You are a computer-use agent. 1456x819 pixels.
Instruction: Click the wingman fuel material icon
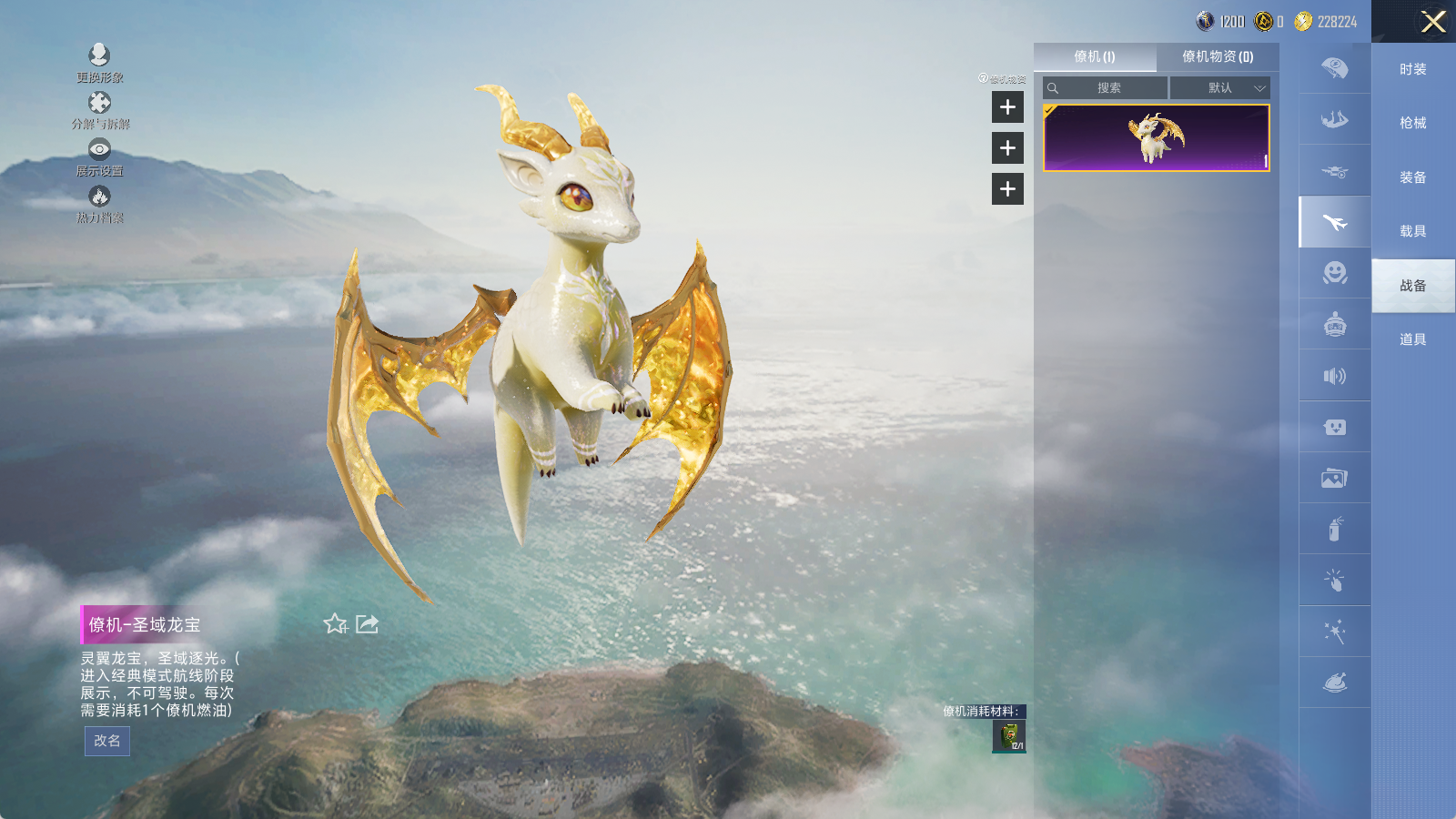tap(1009, 736)
